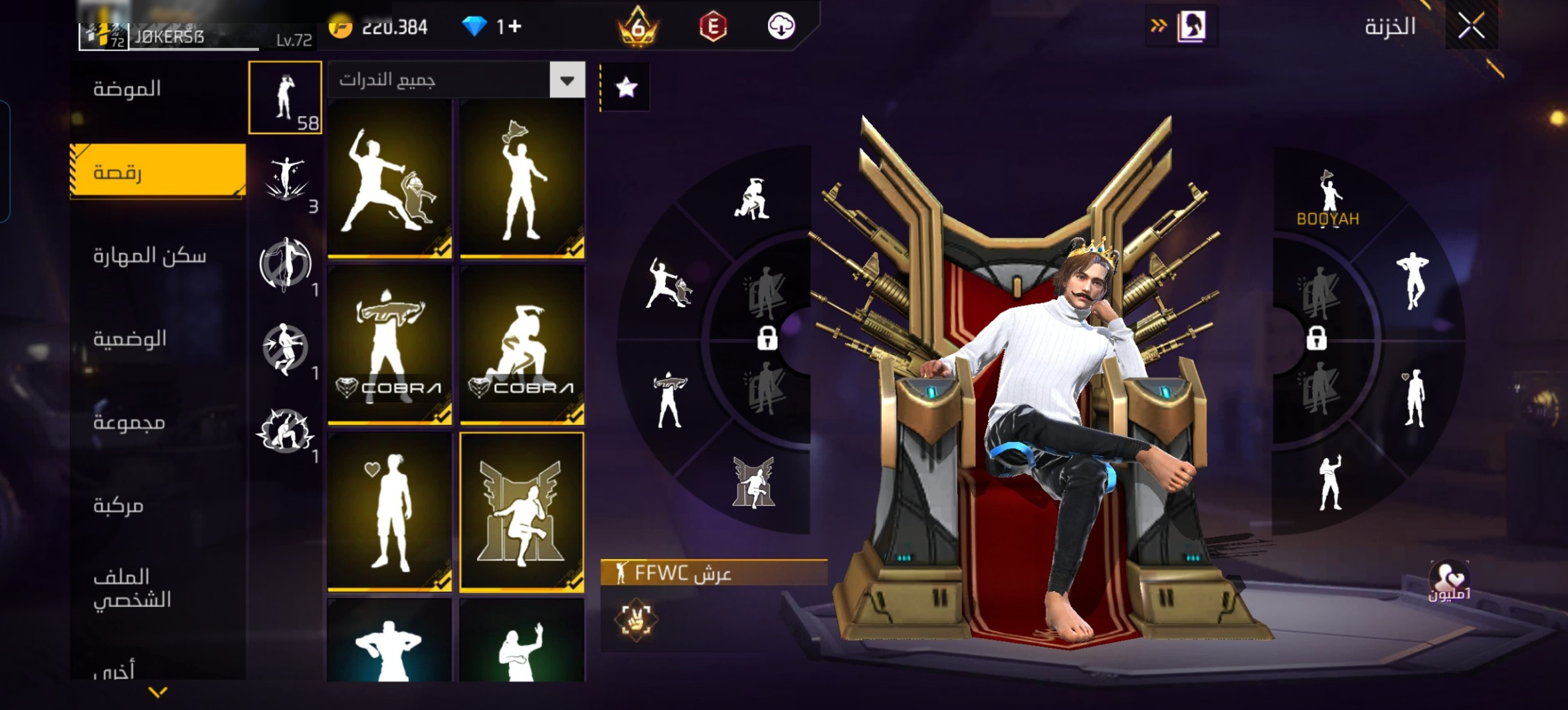Switch to the الوضعية category
The height and width of the screenshot is (710, 1568).
(x=130, y=339)
